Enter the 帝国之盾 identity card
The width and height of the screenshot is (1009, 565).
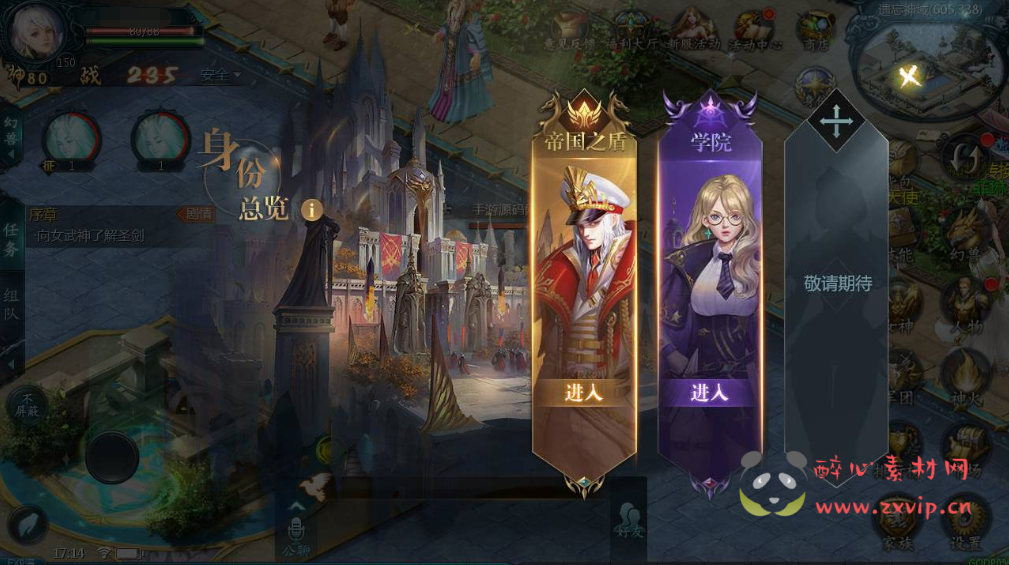click(584, 392)
